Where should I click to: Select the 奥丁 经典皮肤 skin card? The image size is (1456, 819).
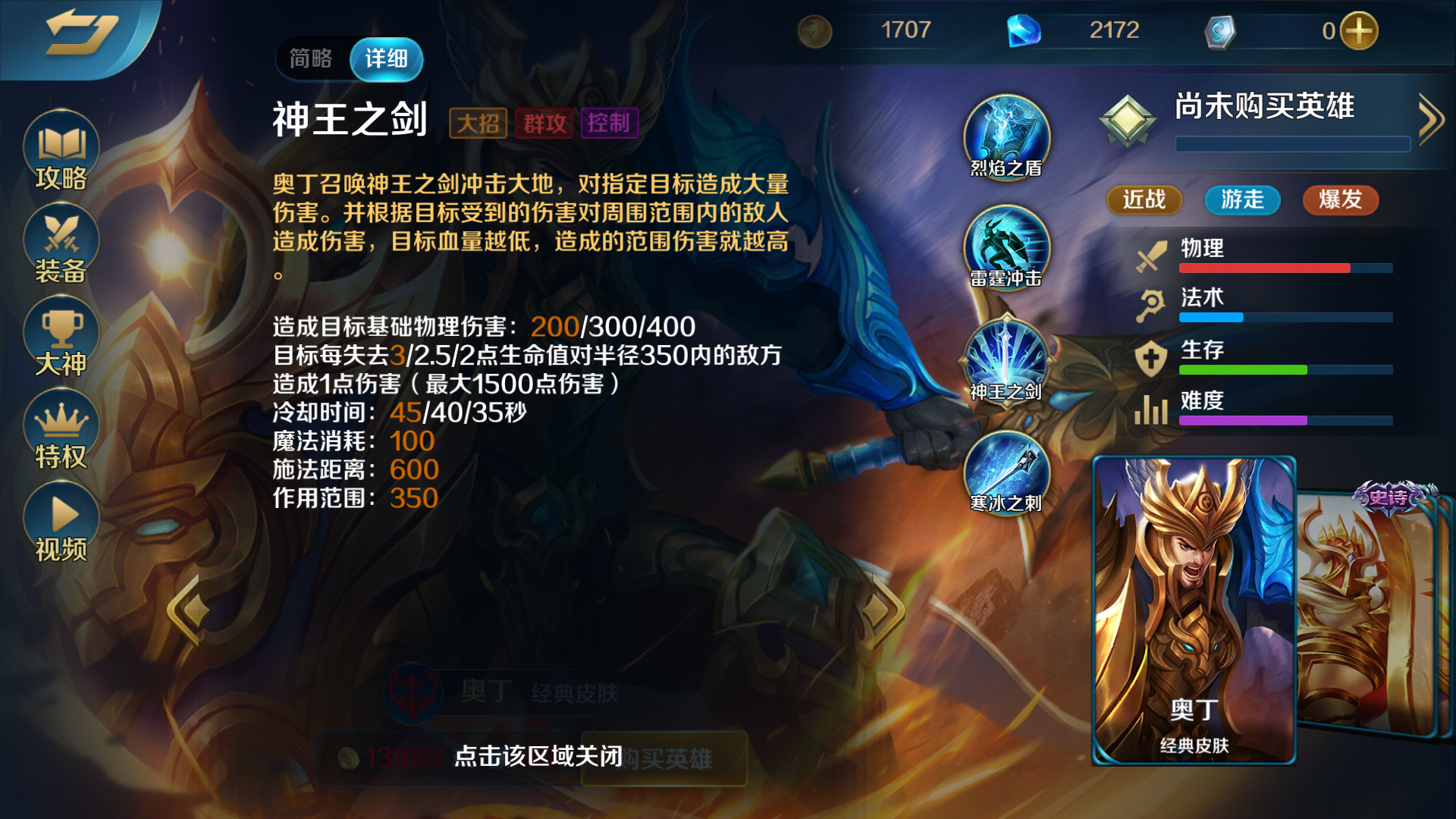[1194, 610]
